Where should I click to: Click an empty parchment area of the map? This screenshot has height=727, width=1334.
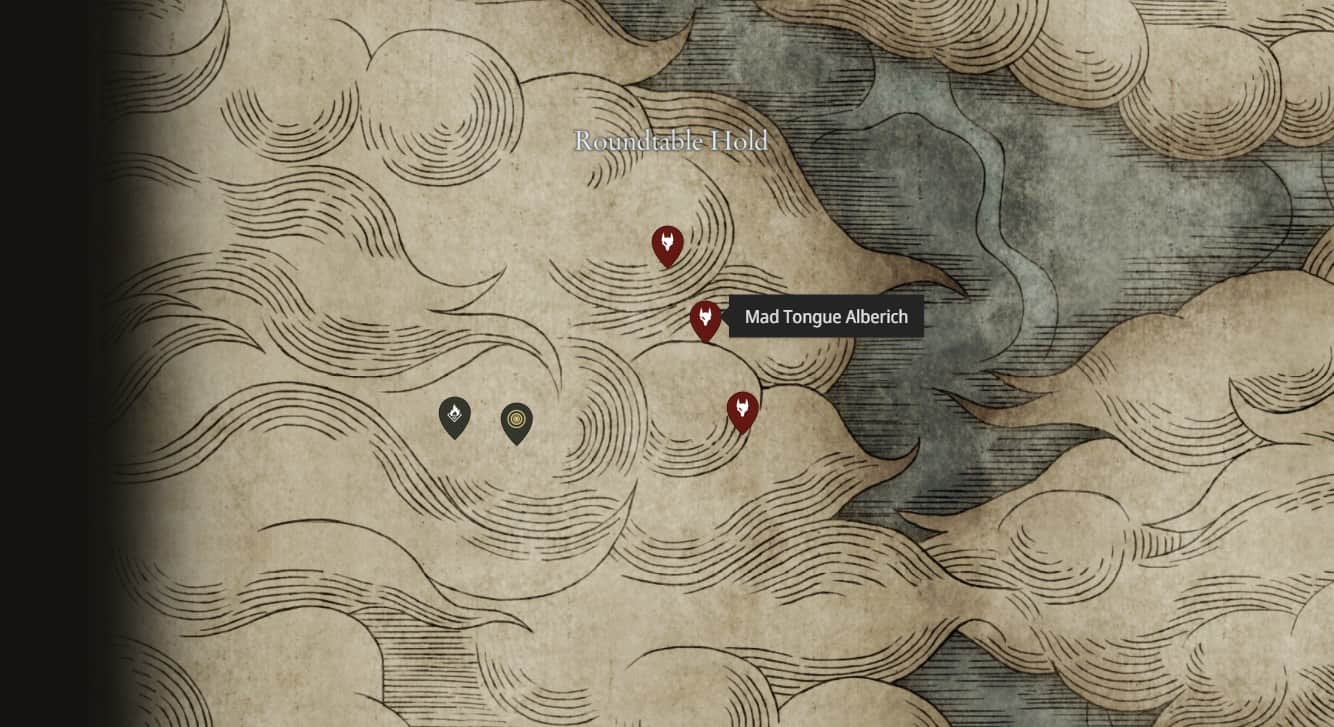250,600
